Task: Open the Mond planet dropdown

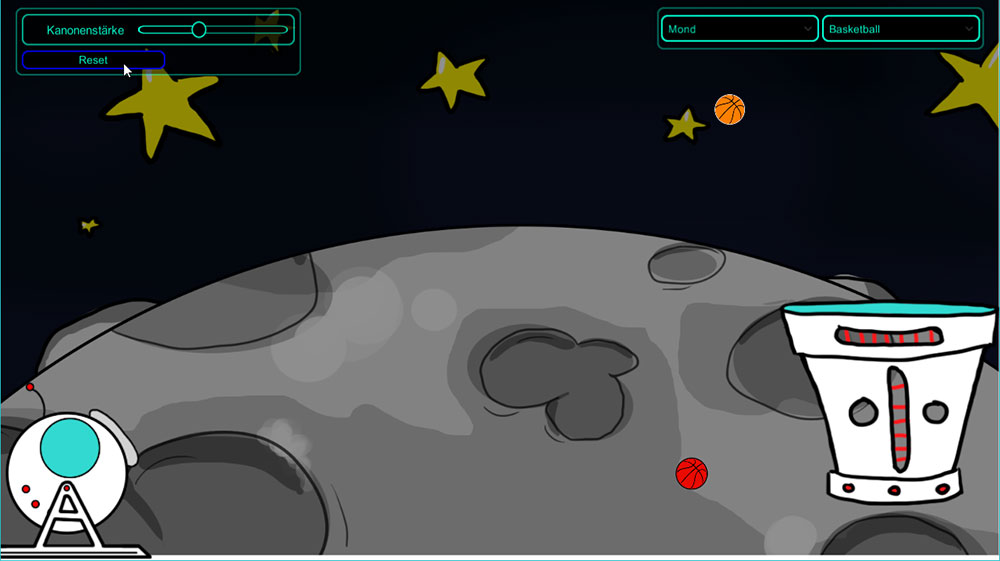Action: 740,29
